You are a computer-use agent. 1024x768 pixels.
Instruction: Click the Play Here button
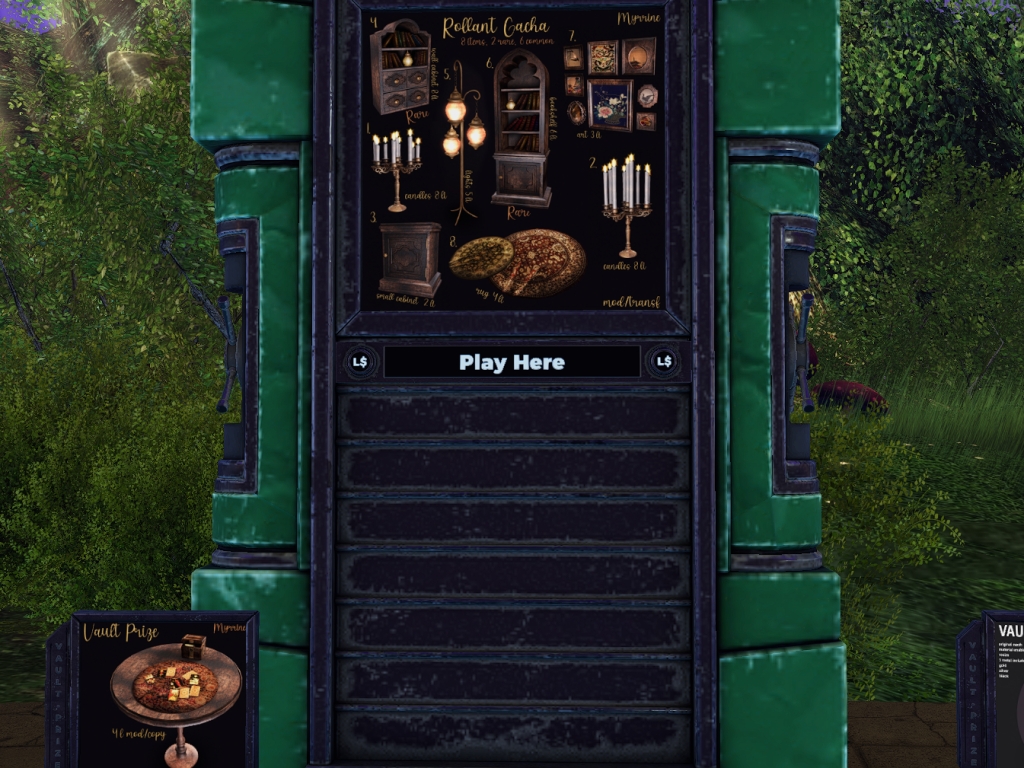coord(512,362)
